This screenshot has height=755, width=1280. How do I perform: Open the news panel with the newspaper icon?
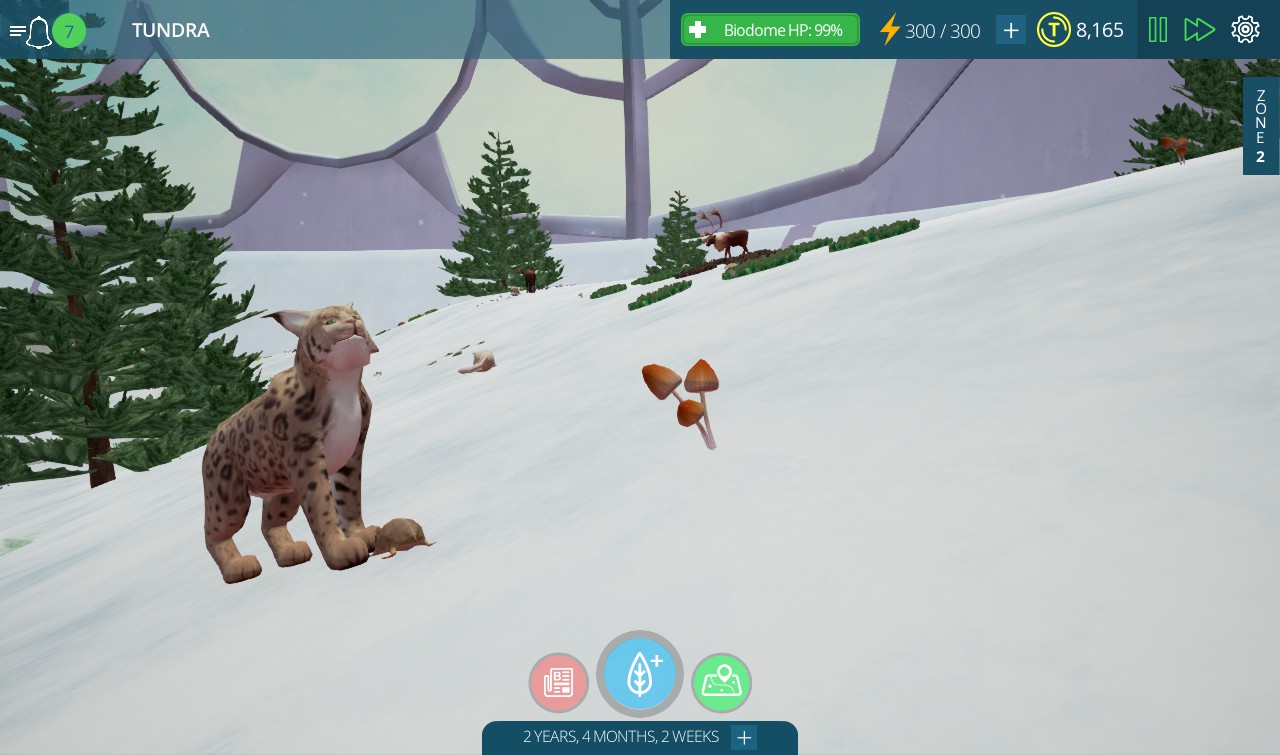(x=559, y=683)
